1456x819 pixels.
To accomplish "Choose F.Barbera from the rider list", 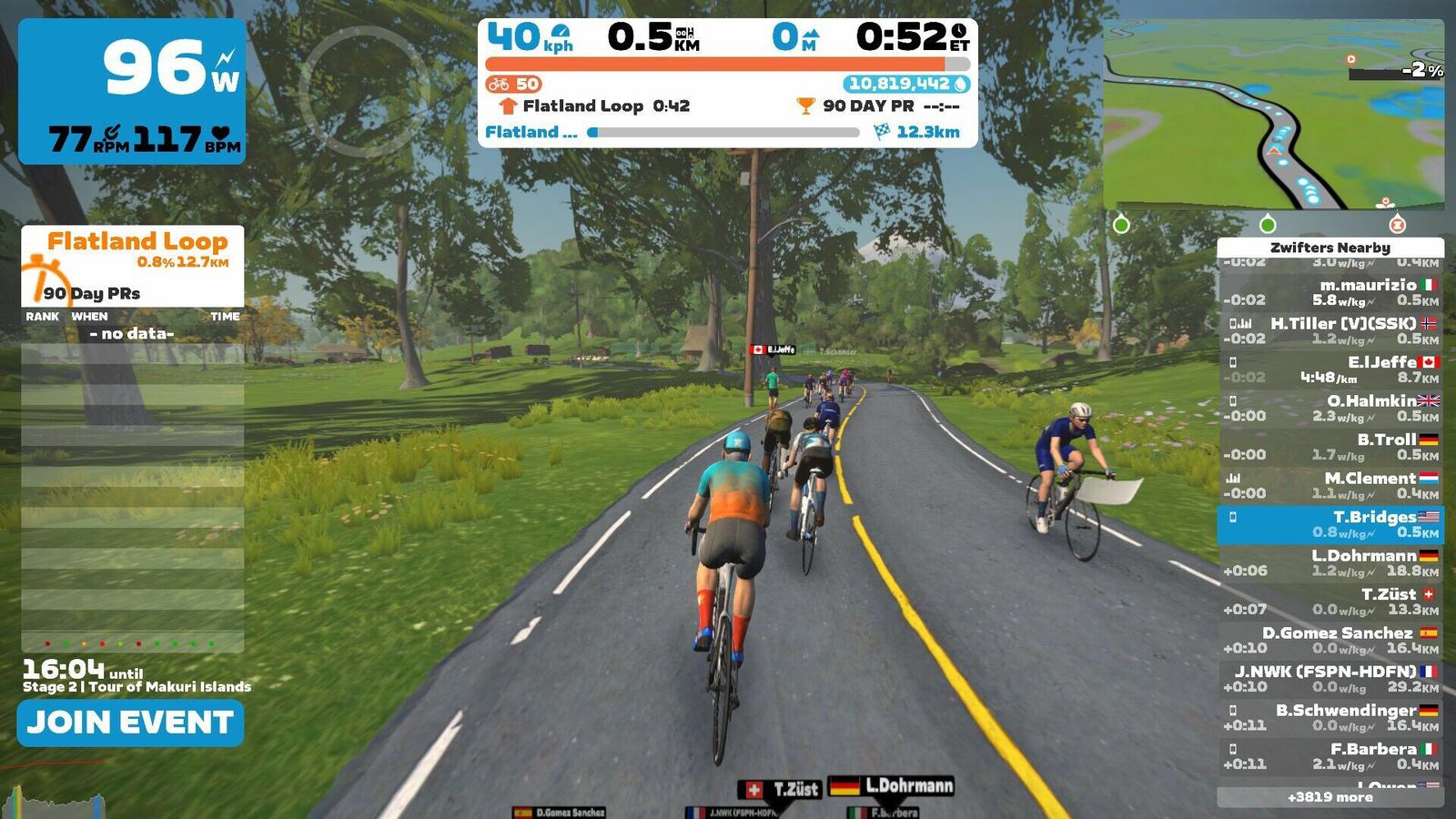I will click(x=1330, y=756).
